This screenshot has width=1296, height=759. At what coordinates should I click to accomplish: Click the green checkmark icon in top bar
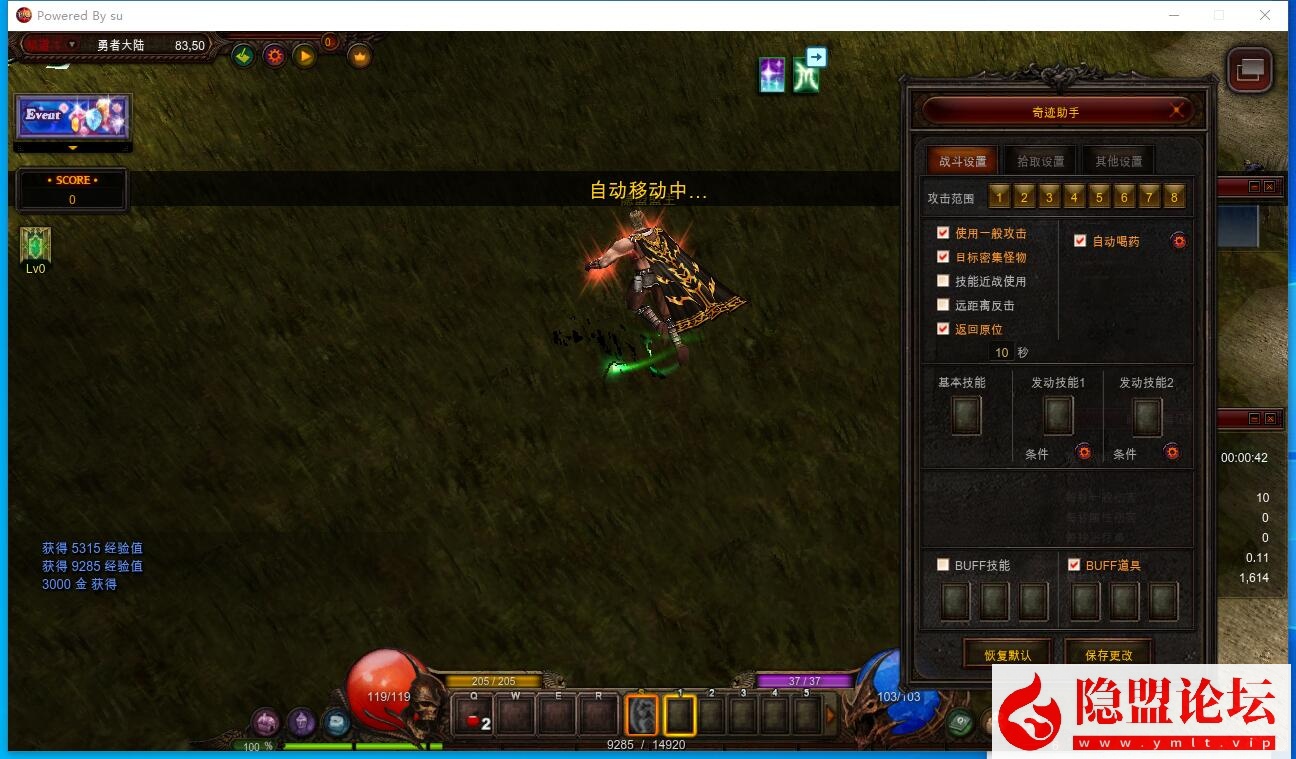click(x=243, y=56)
